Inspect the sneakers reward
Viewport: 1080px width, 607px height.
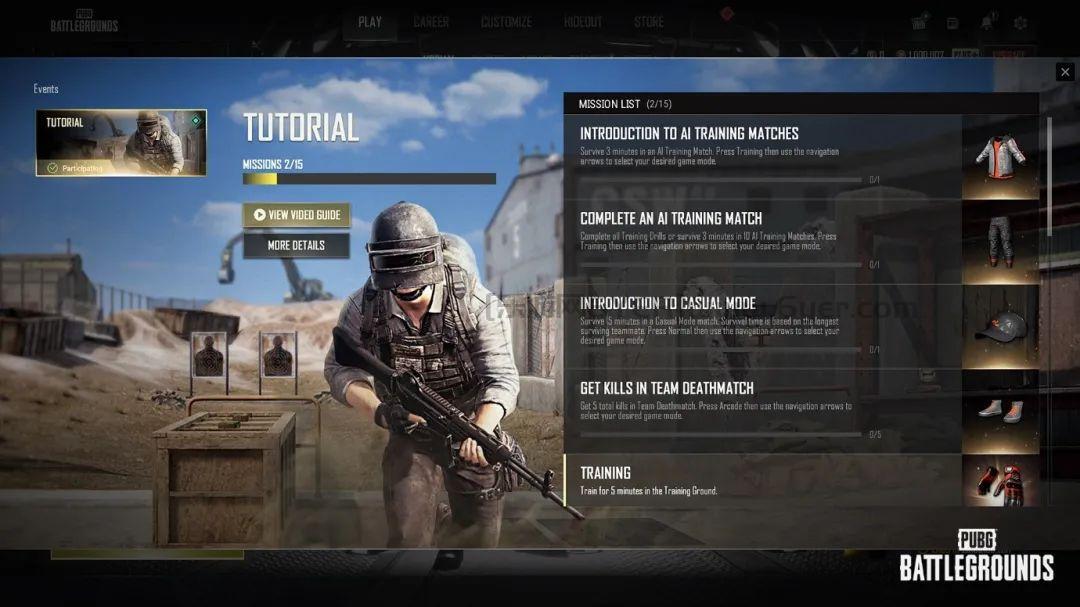click(1000, 411)
